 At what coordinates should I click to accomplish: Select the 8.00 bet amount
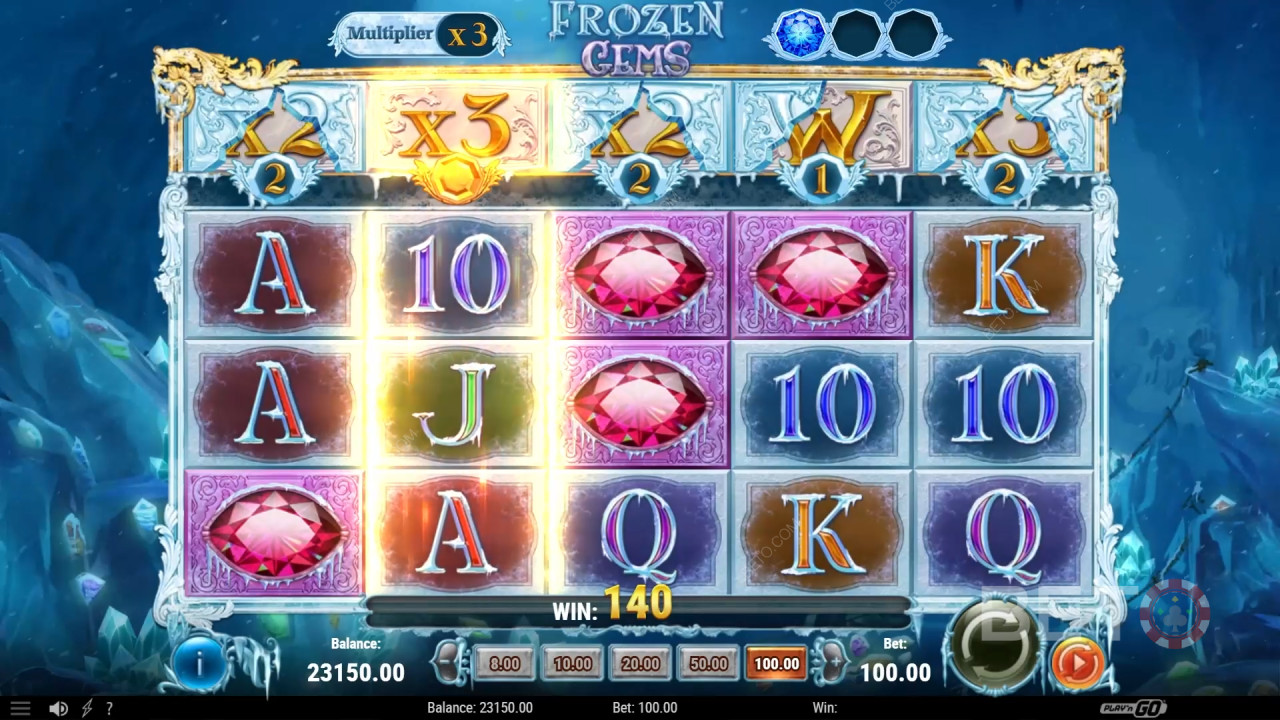505,663
